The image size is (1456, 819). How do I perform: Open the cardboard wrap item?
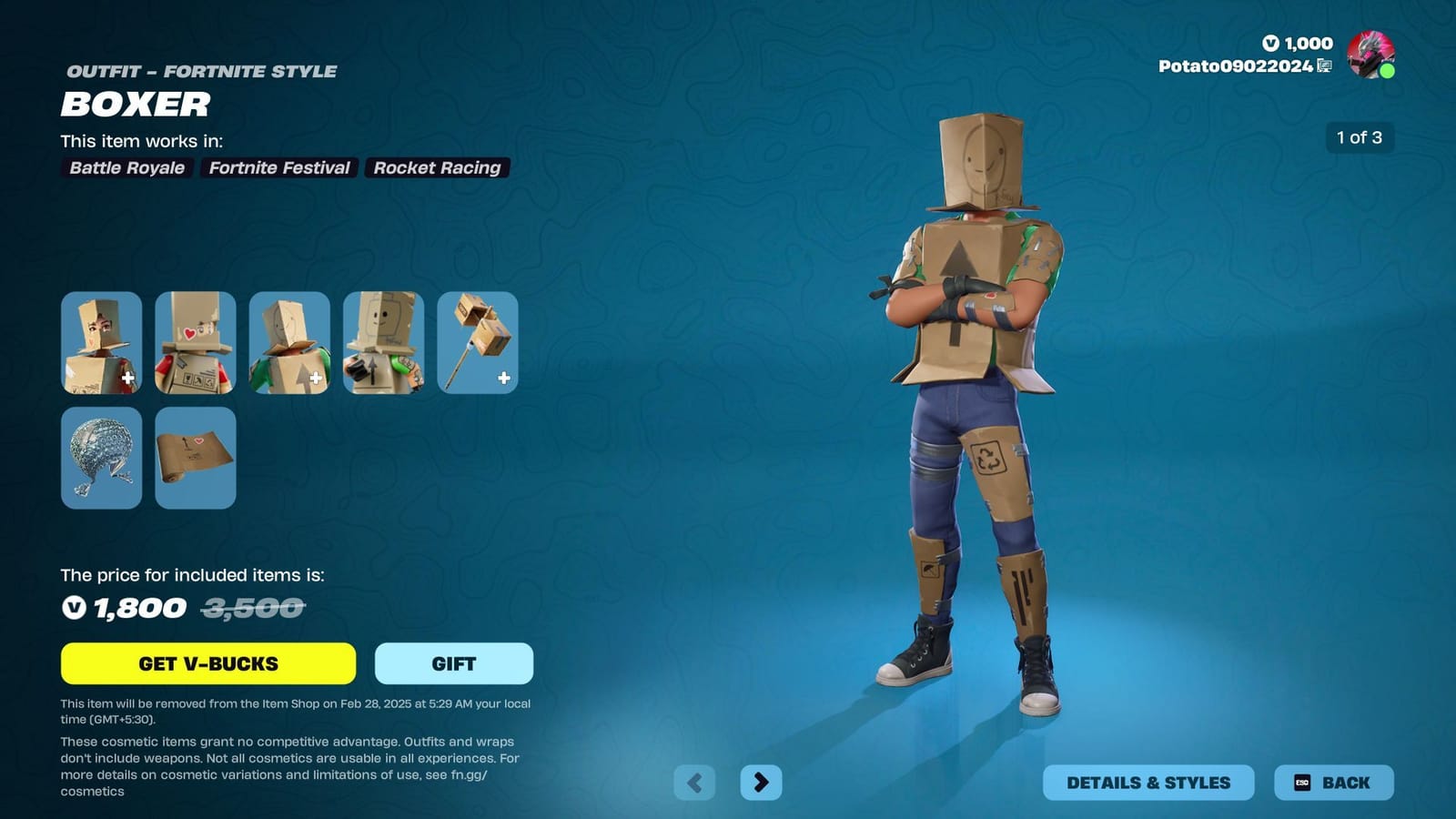click(195, 458)
